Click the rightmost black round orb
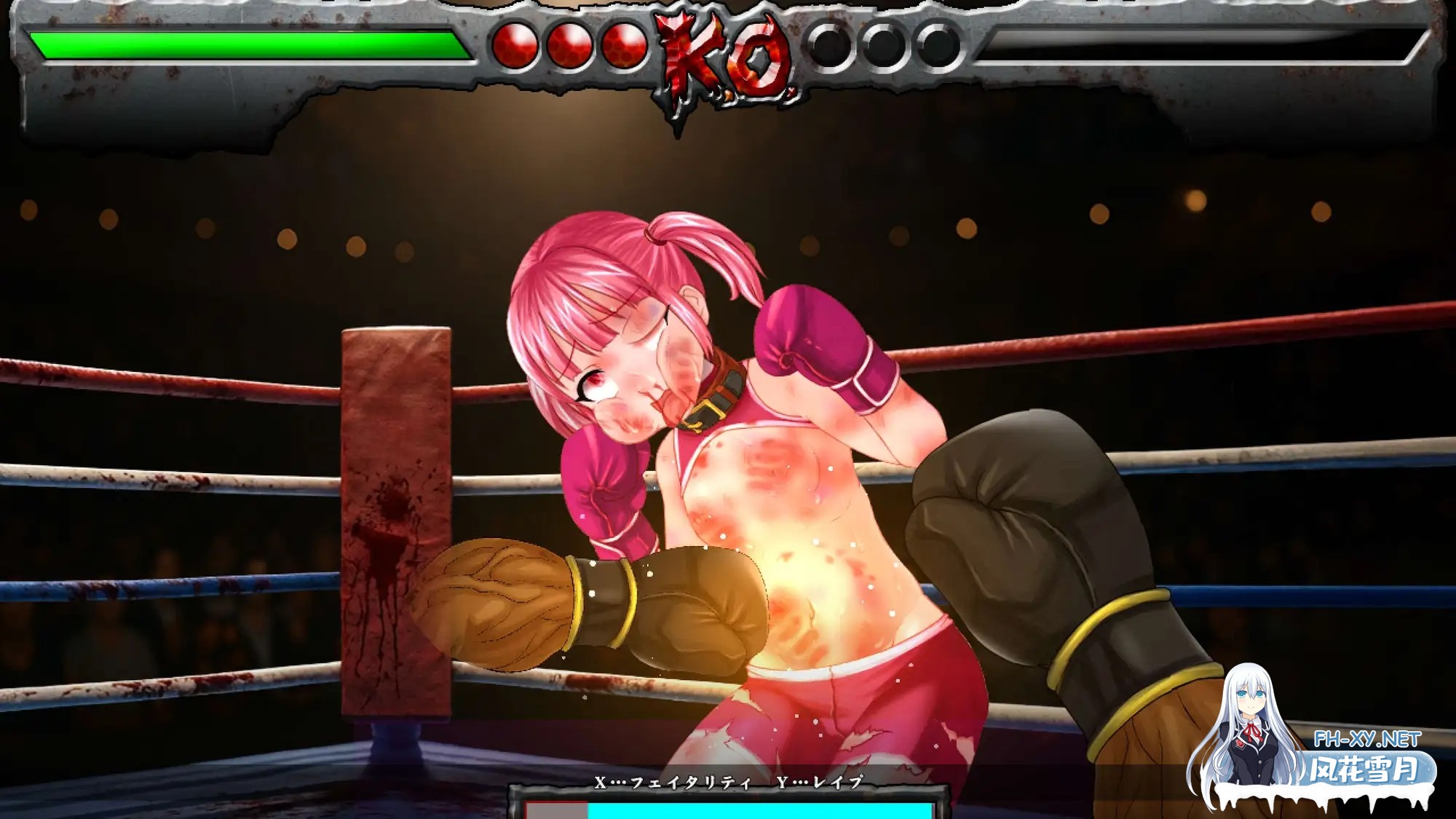1456x819 pixels. 938,45
